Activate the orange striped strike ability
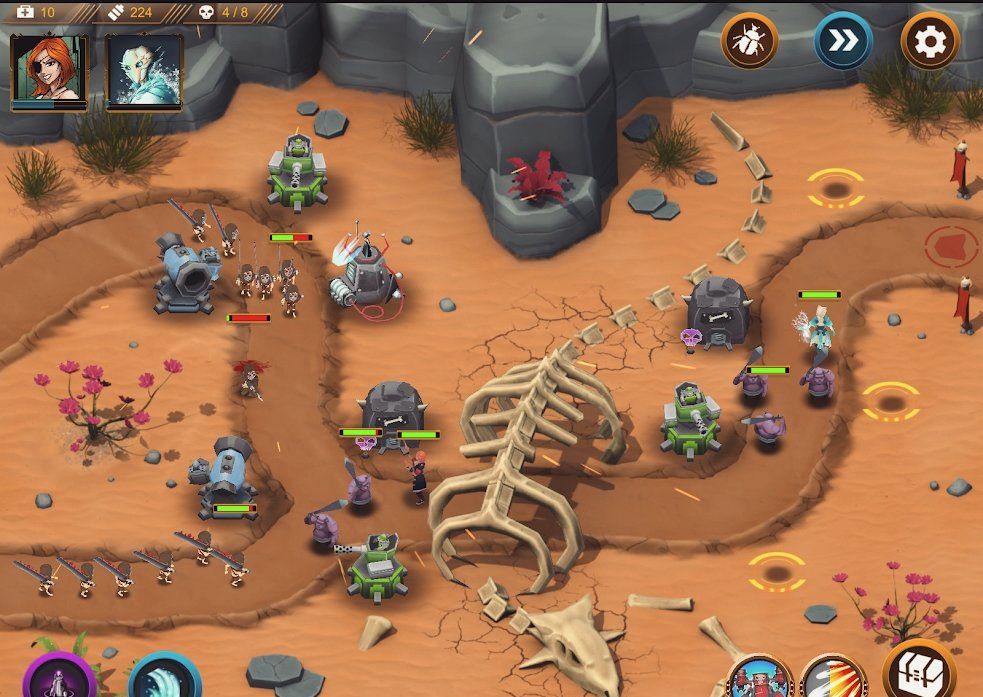983x697 pixels. 833,679
